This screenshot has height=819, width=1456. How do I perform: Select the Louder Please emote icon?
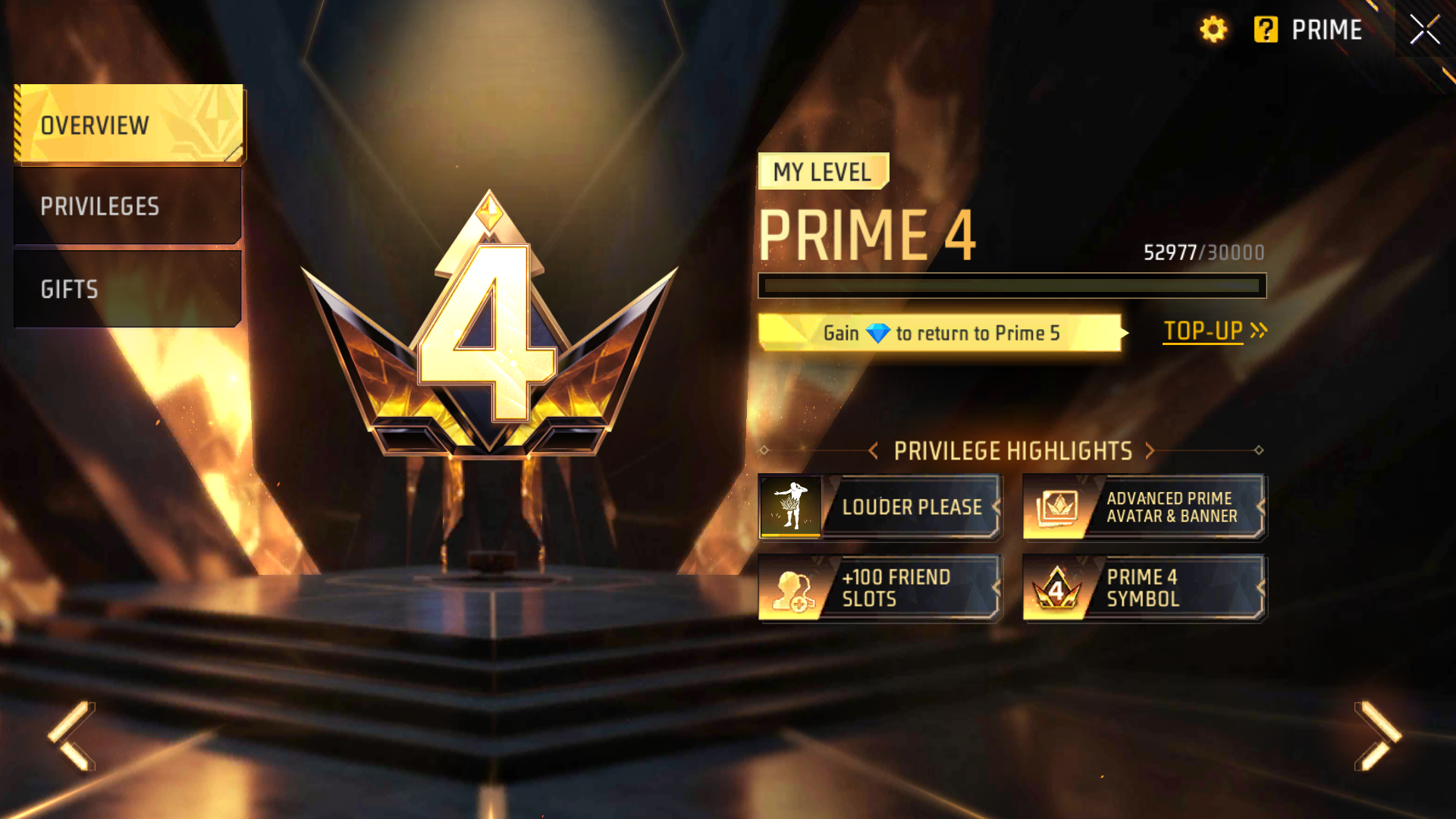click(791, 507)
